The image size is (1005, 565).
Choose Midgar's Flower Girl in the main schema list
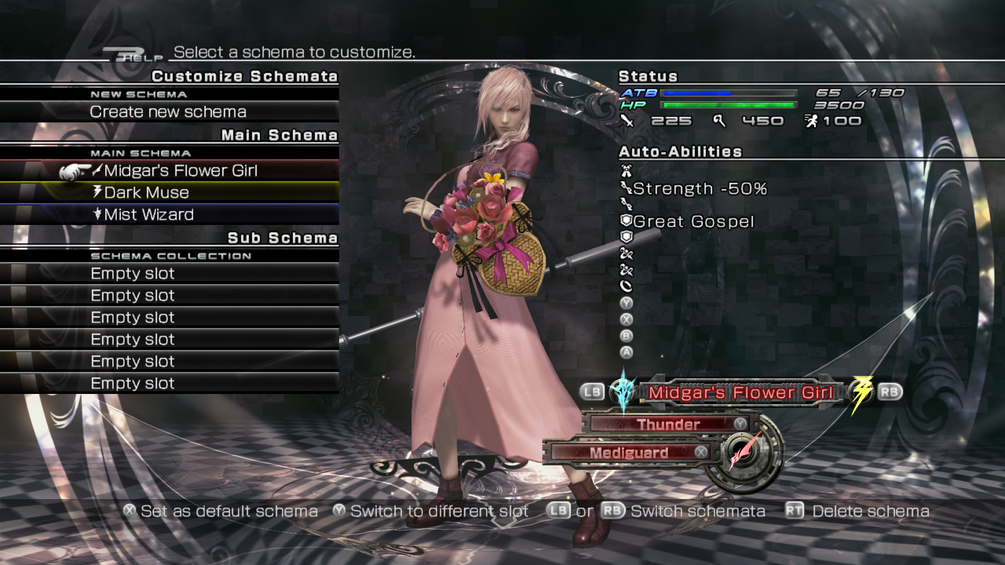(180, 171)
